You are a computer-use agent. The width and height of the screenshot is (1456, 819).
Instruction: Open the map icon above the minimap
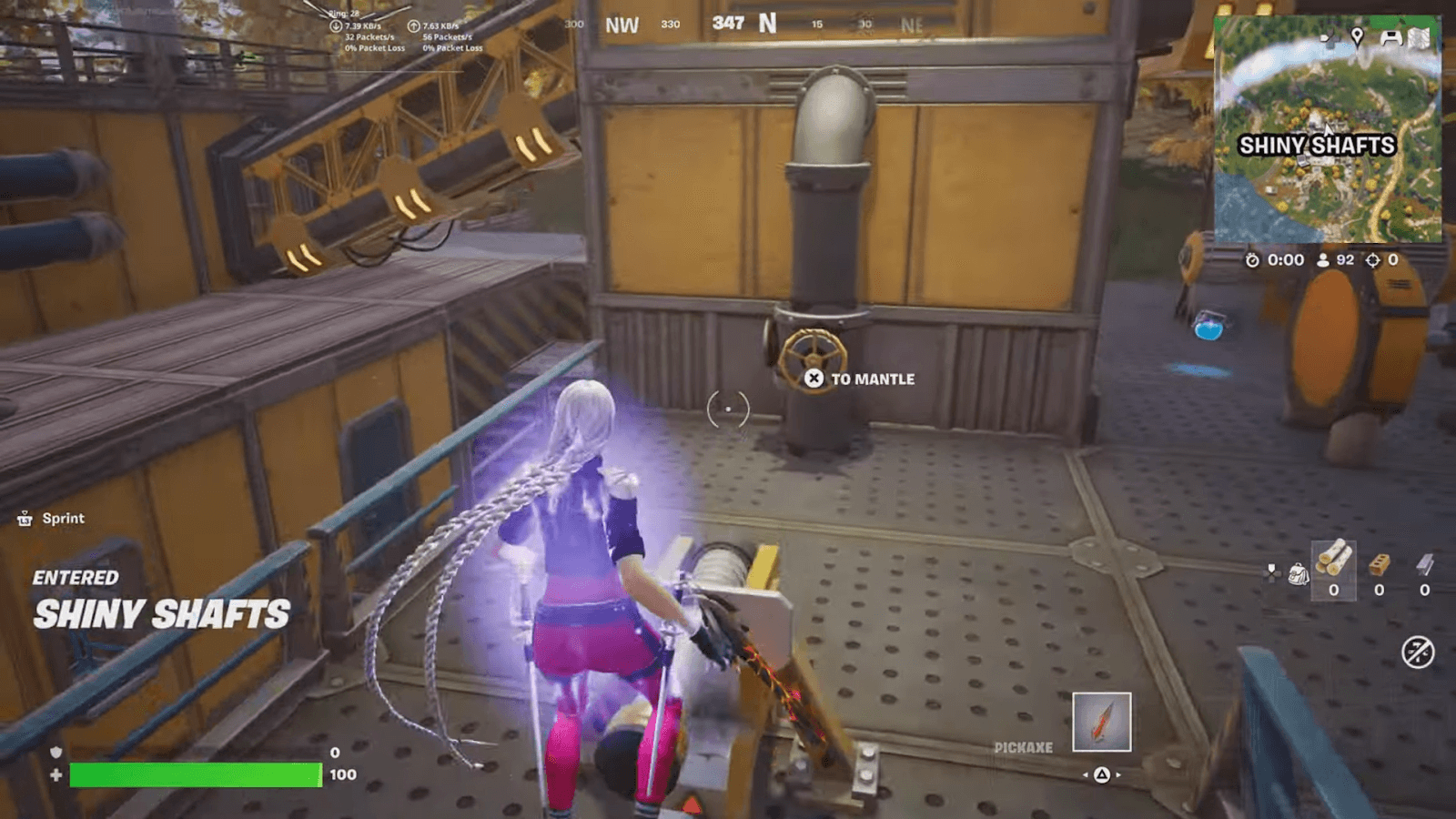click(1419, 37)
